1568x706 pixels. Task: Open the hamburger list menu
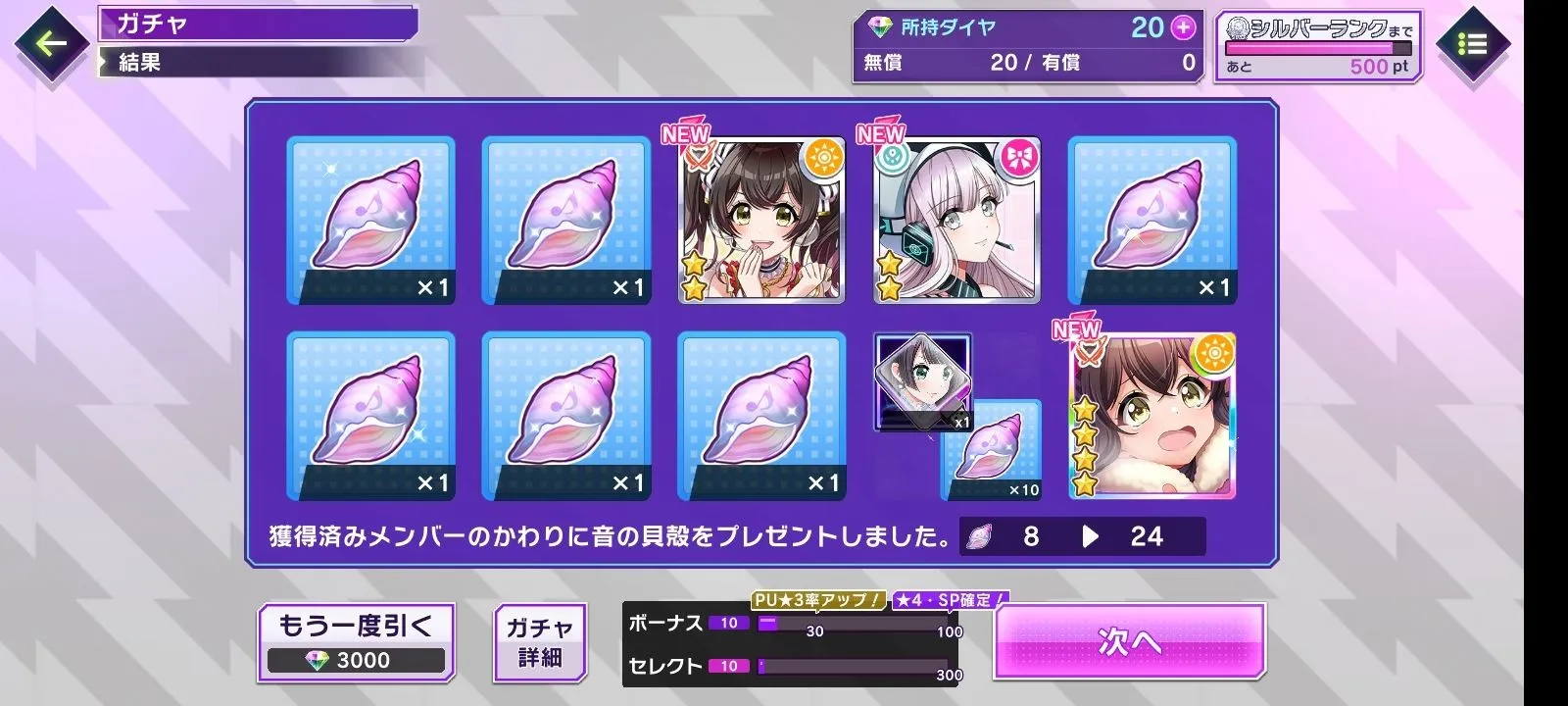[x=1472, y=44]
